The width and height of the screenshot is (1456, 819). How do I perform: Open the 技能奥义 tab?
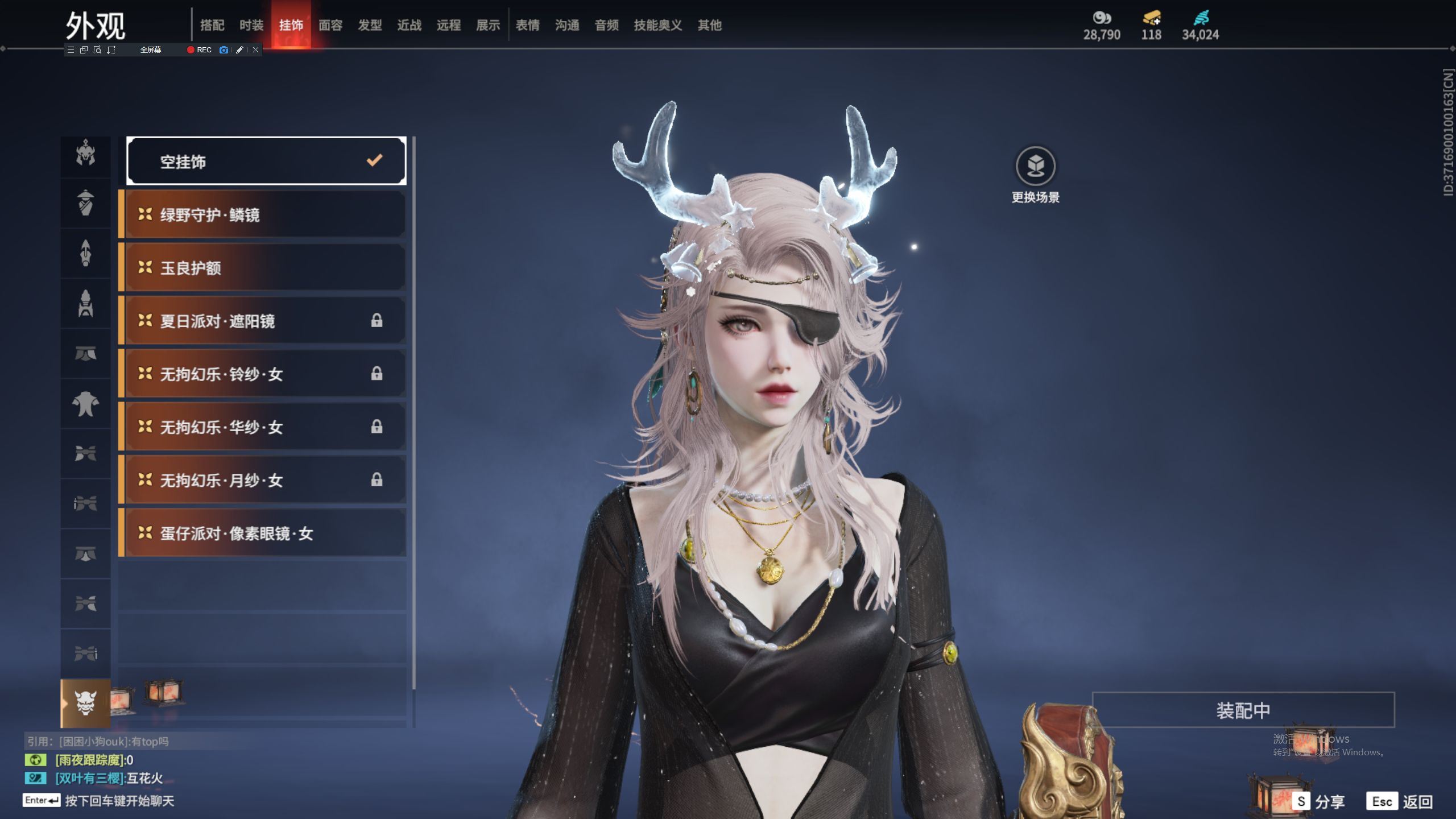click(x=657, y=25)
